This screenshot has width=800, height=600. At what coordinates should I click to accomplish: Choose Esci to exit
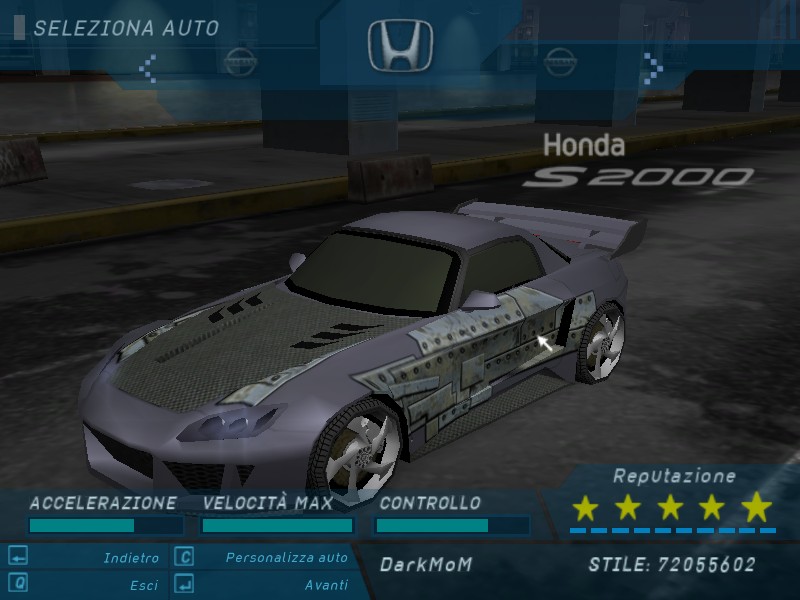143,584
